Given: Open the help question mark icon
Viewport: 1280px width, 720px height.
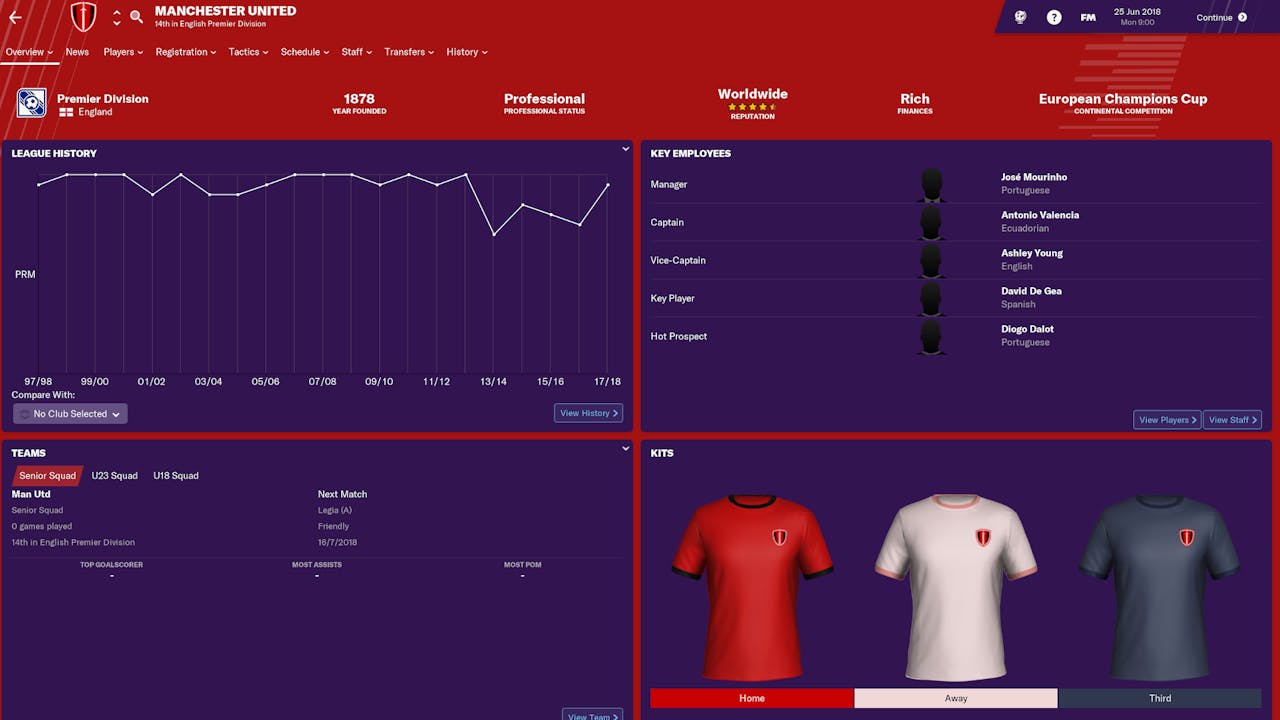Looking at the screenshot, I should [1053, 16].
